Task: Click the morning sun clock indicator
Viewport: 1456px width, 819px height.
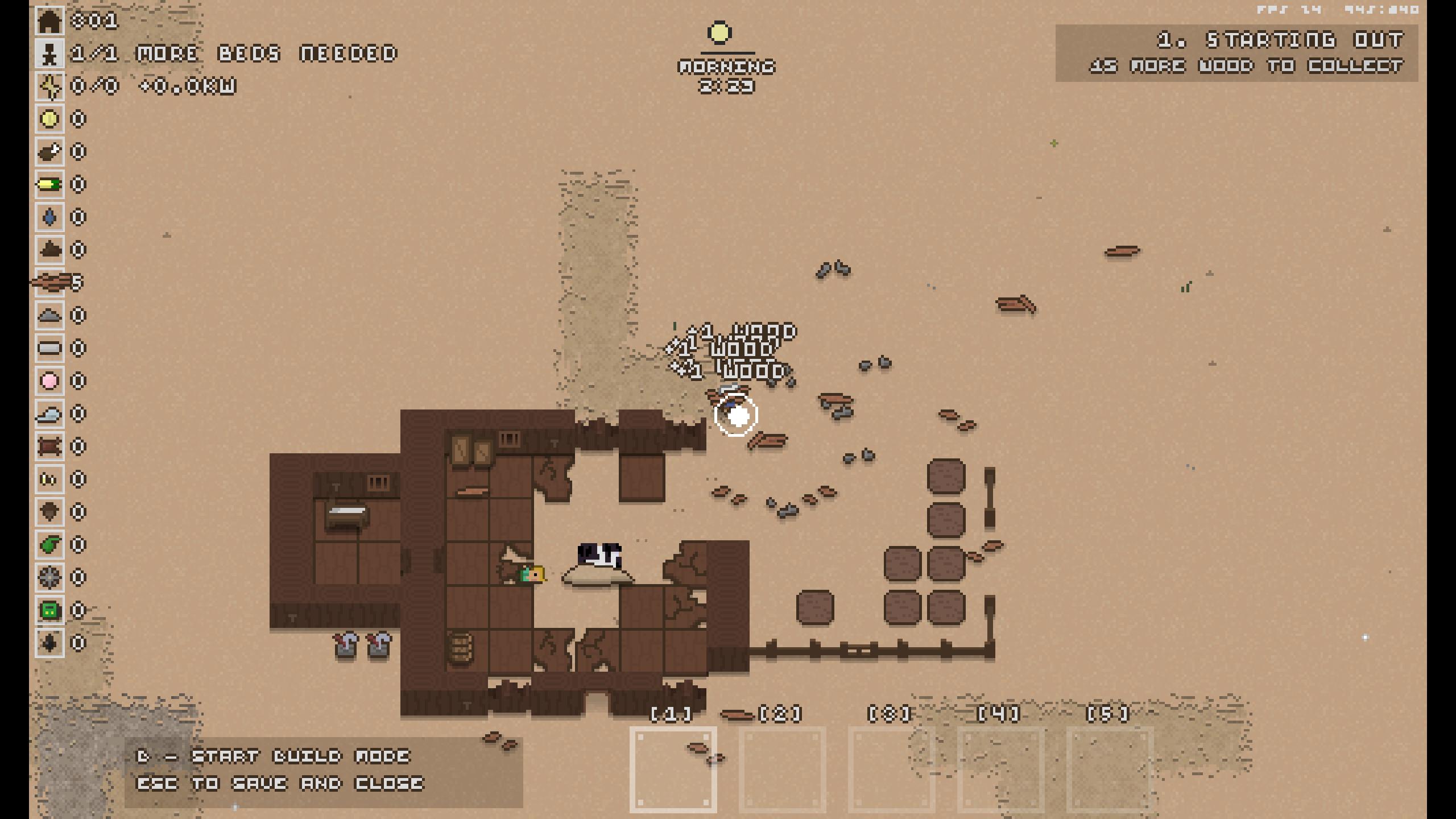Action: (719, 33)
